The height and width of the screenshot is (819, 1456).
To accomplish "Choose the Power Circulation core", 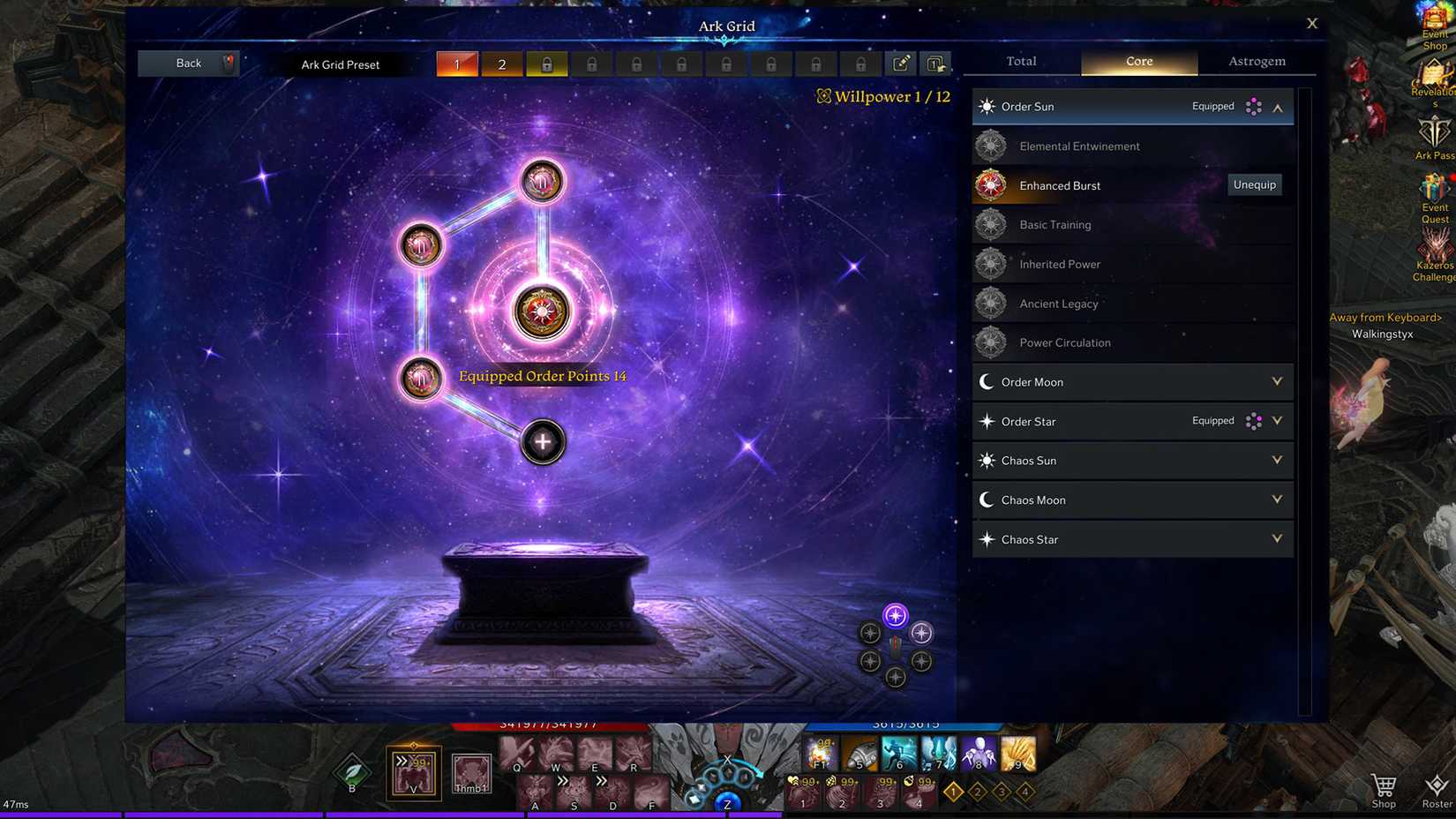I will 1064,343.
